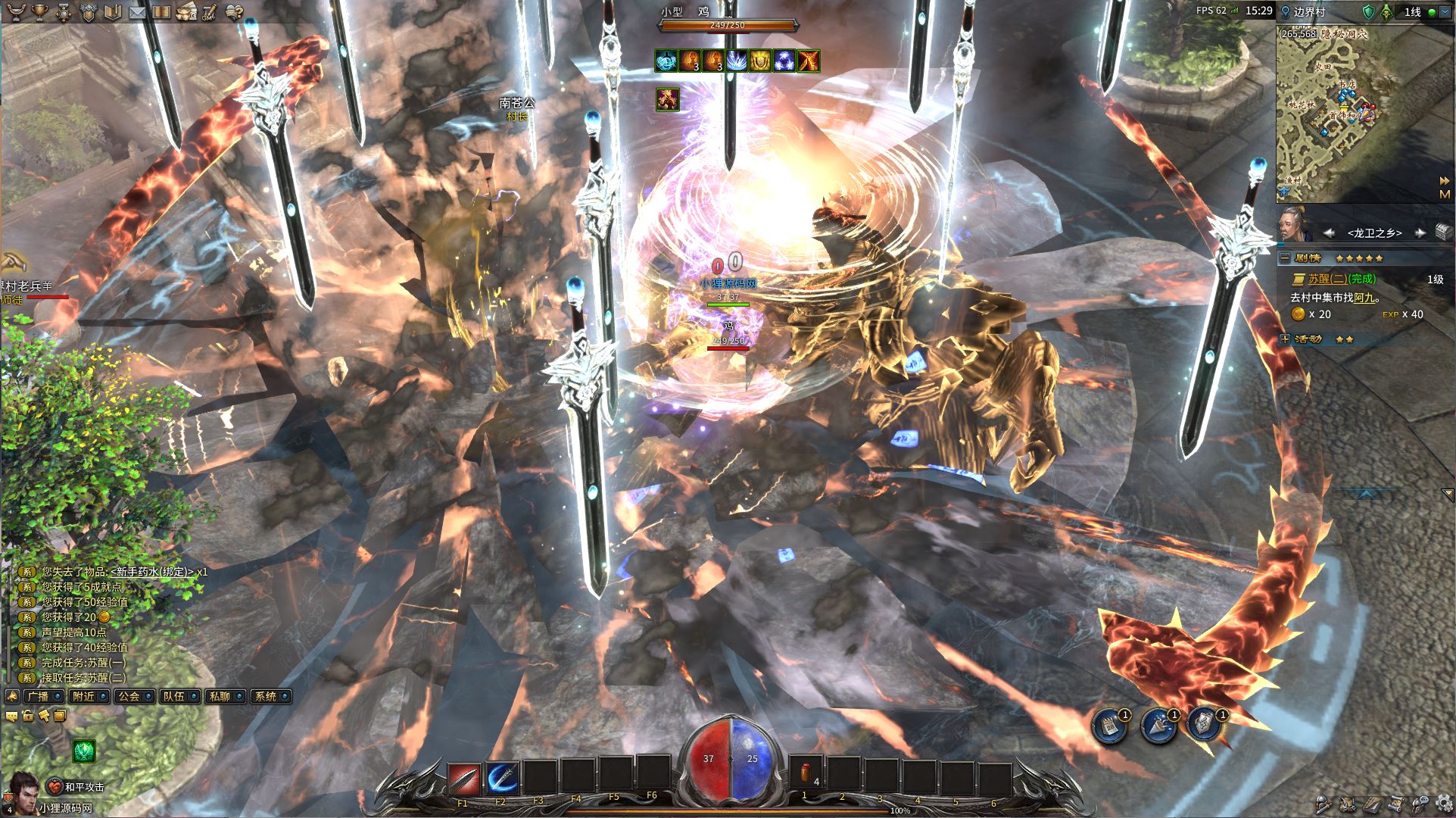Screen dimensions: 1456x818
Task: Click the 苏醒(二) quest link
Action: (x=1340, y=279)
